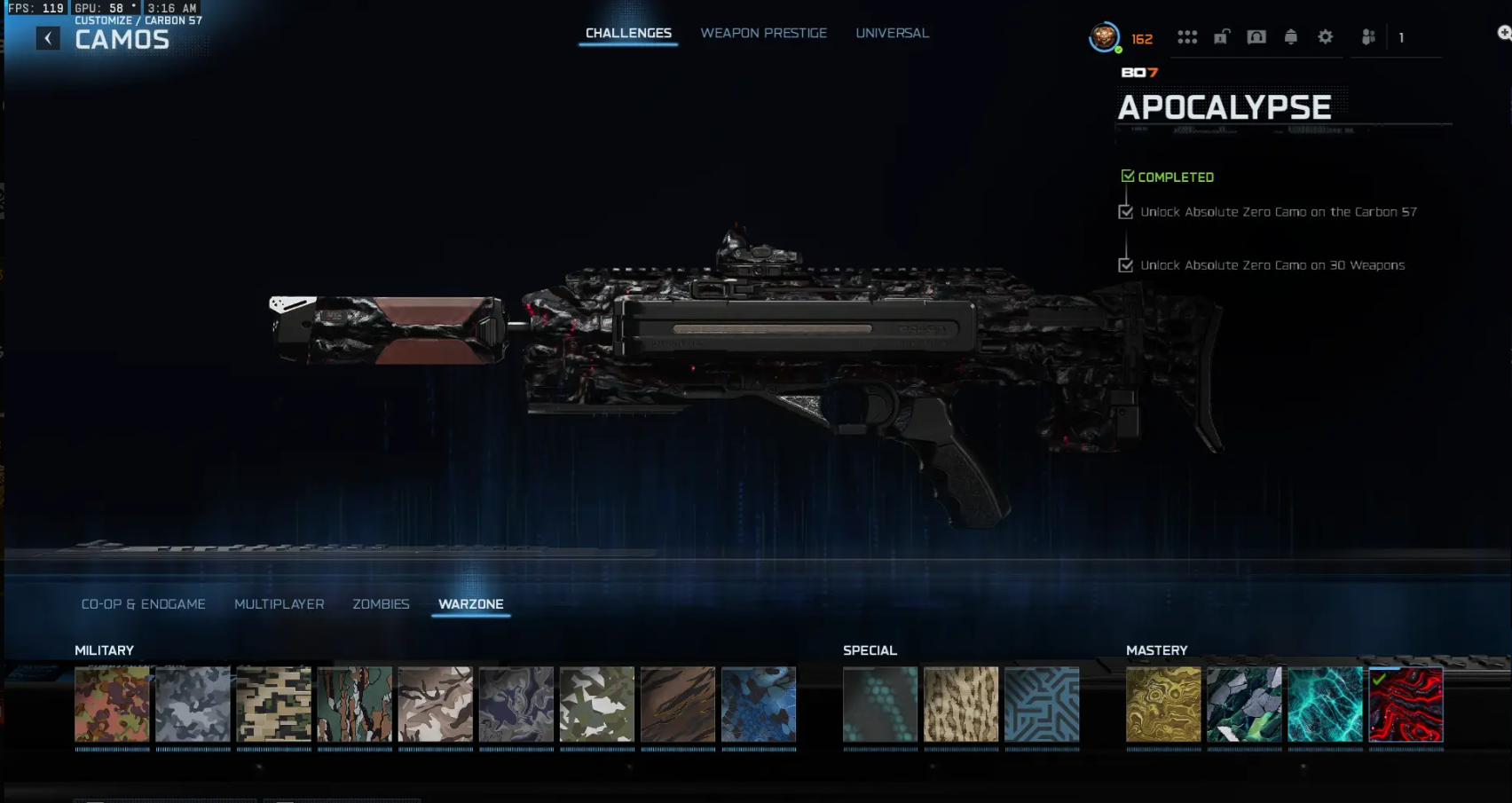Open the UNIVERSAL tab
1512x803 pixels.
click(892, 33)
